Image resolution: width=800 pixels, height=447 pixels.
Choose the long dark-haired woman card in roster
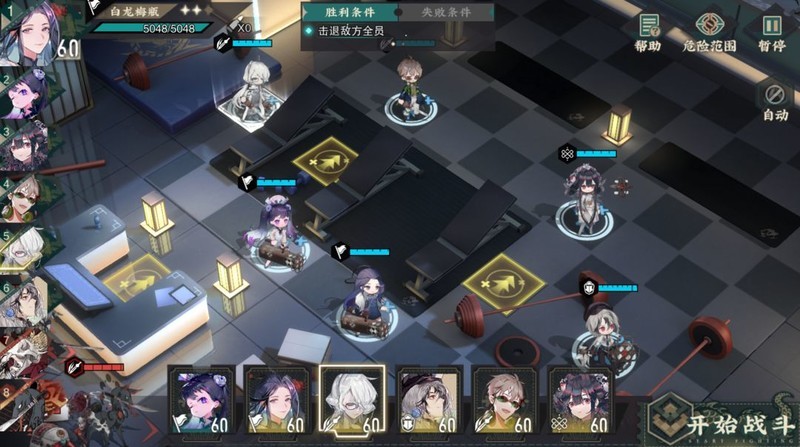point(275,400)
